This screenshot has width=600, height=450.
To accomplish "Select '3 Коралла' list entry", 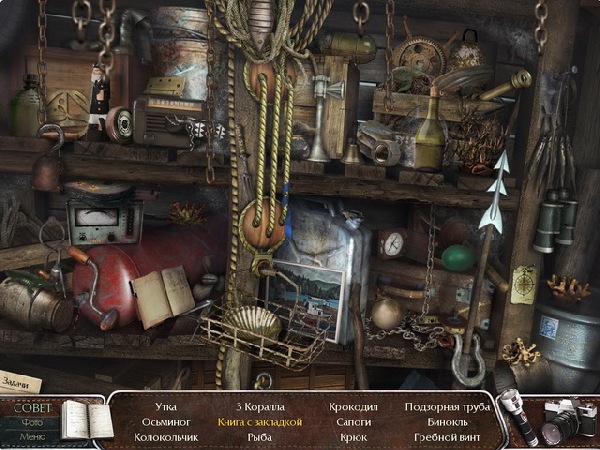I will [260, 407].
